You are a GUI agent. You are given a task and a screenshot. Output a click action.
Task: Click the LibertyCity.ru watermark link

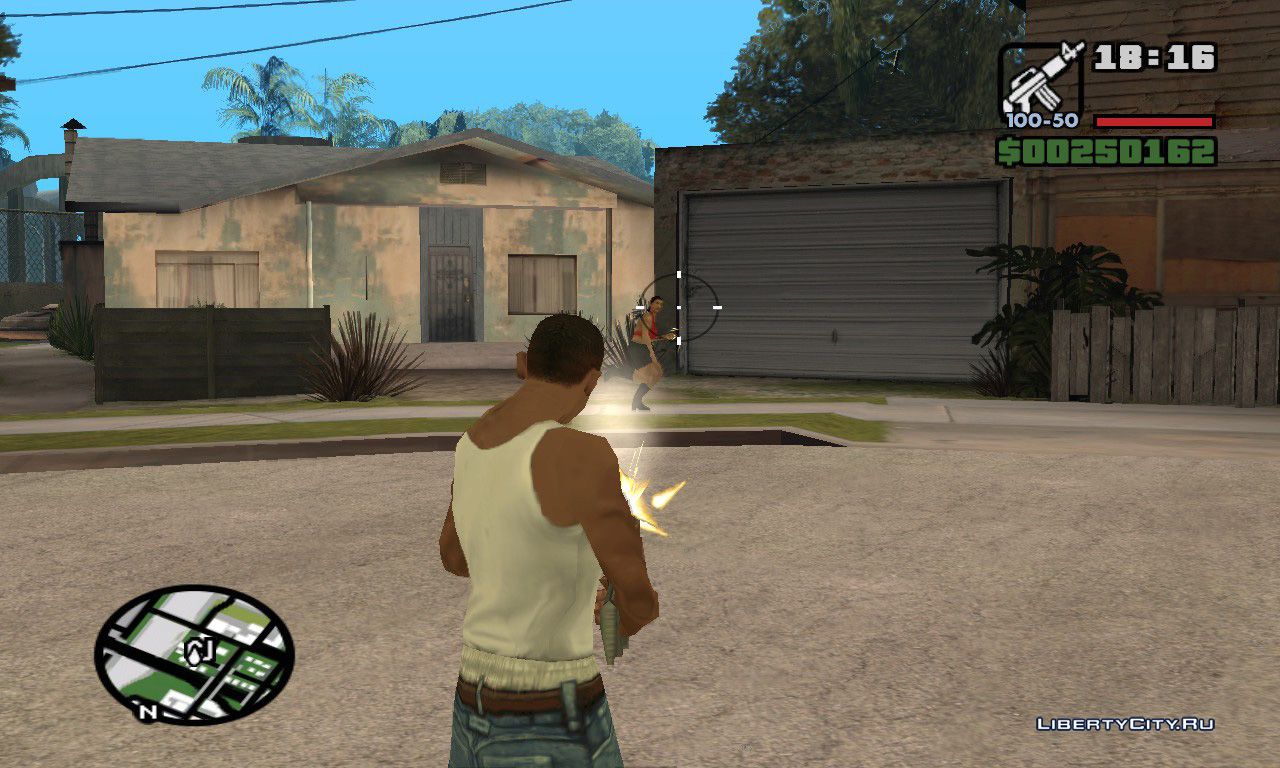1125,724
